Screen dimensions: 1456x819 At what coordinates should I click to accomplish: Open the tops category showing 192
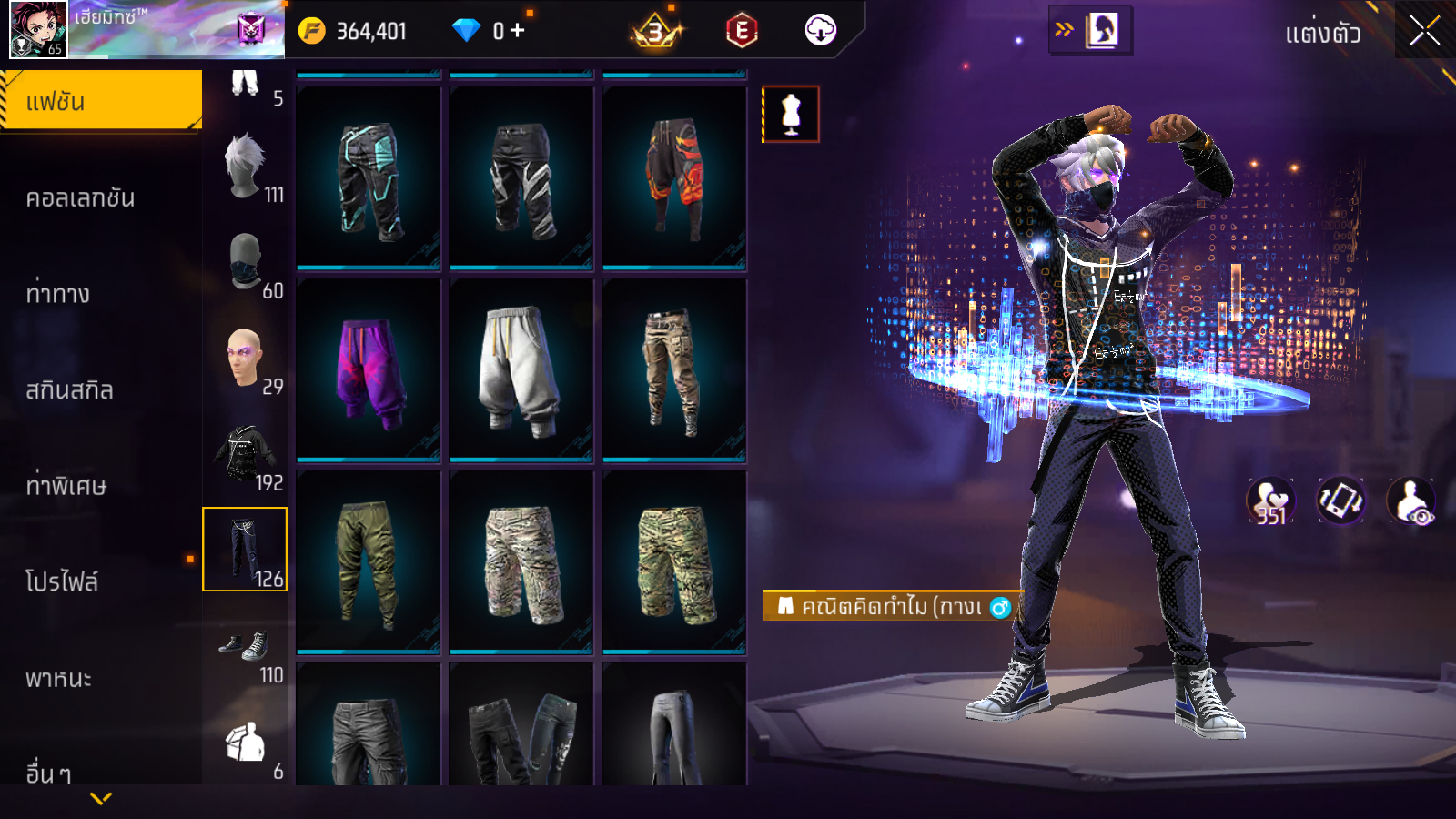tap(247, 454)
